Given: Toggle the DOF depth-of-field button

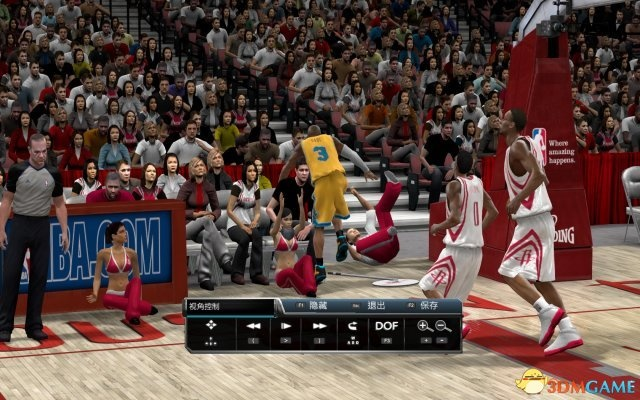Looking at the screenshot, I should (x=386, y=326).
